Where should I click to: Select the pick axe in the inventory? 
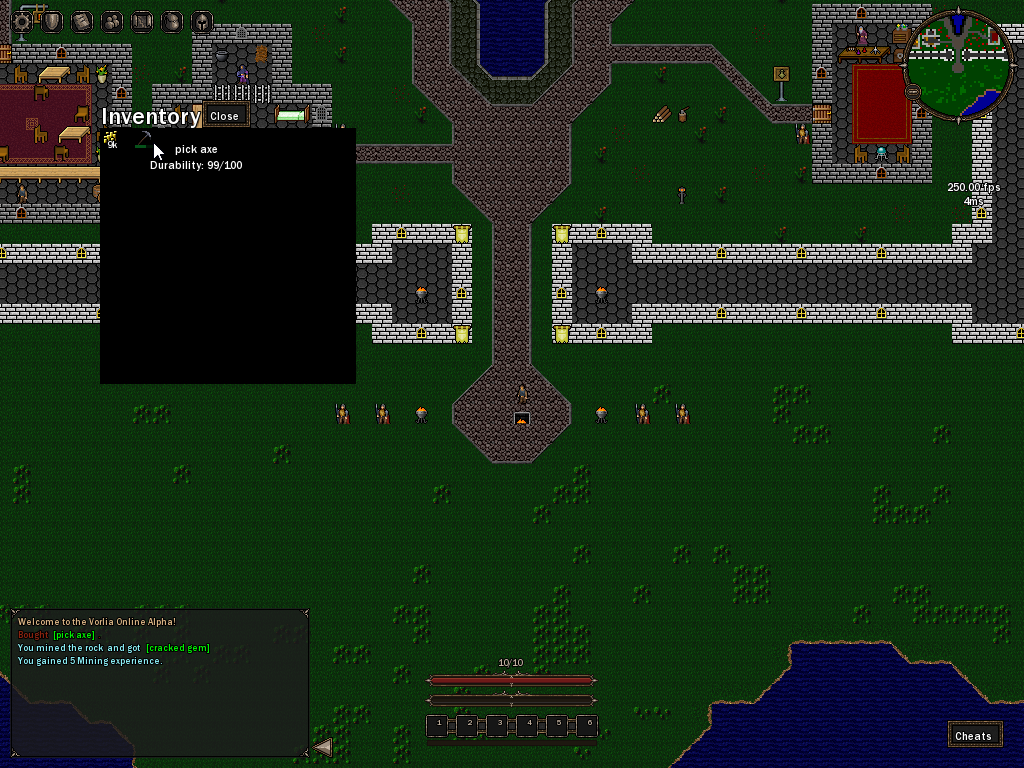143,140
